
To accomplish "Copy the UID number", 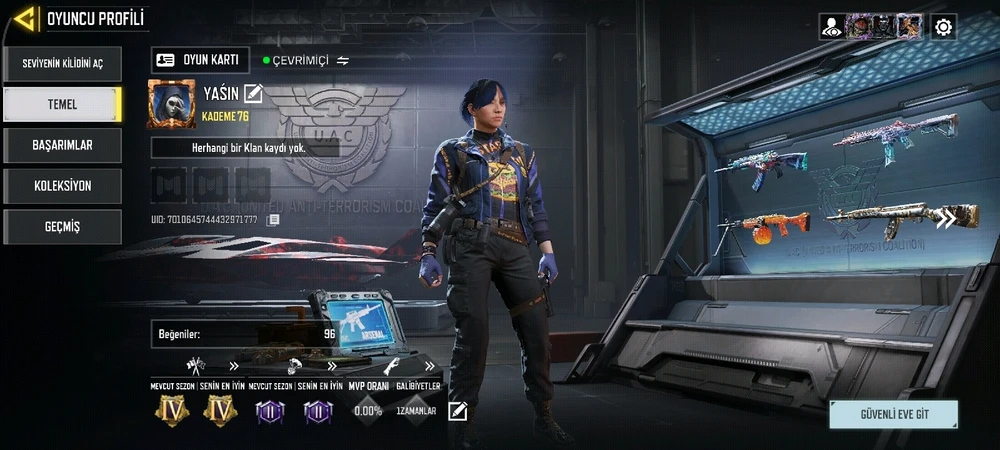I will pos(273,219).
